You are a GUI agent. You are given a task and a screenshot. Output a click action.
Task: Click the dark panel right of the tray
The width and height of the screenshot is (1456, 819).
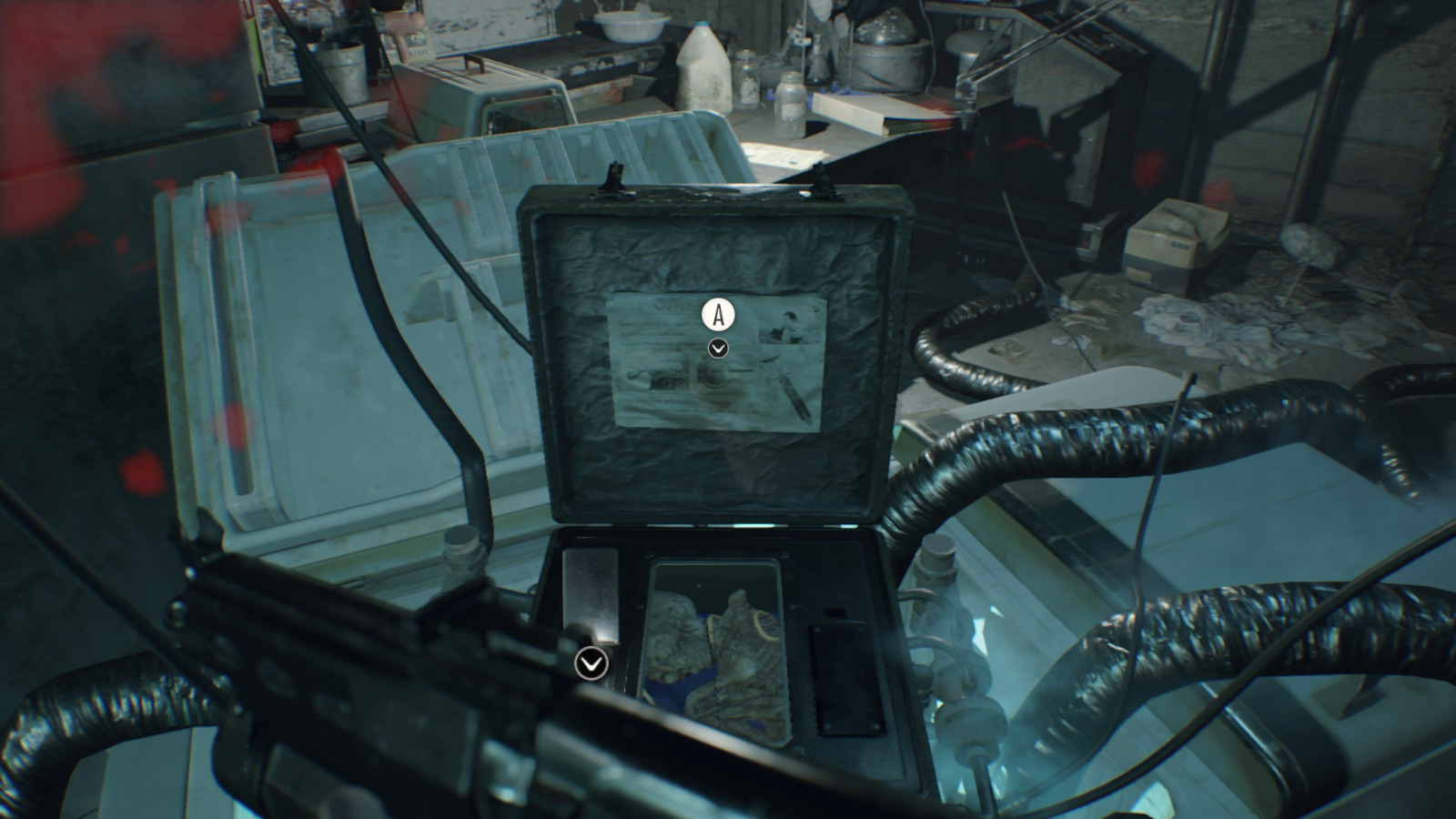846,678
